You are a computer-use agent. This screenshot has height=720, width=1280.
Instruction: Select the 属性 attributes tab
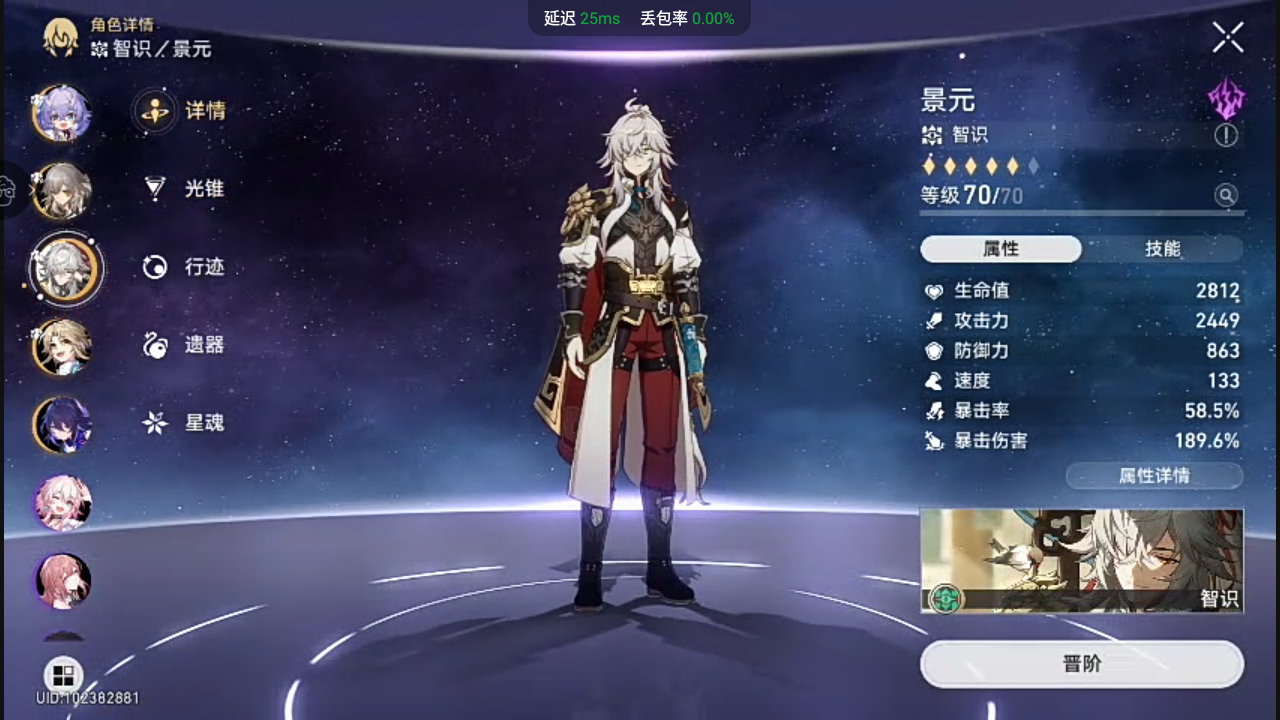pyautogui.click(x=1000, y=249)
